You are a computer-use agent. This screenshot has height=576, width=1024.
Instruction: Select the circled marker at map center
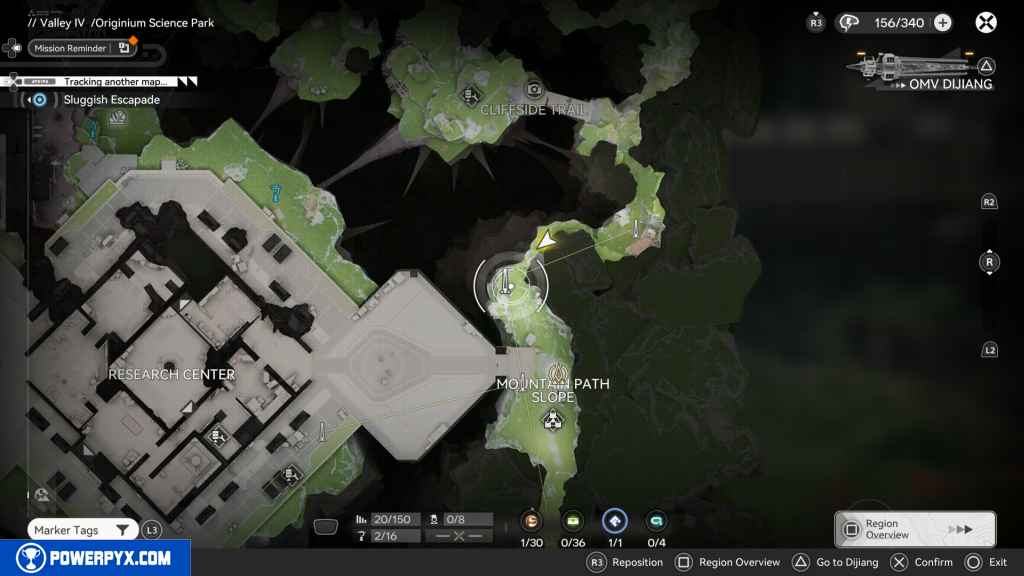click(x=510, y=284)
